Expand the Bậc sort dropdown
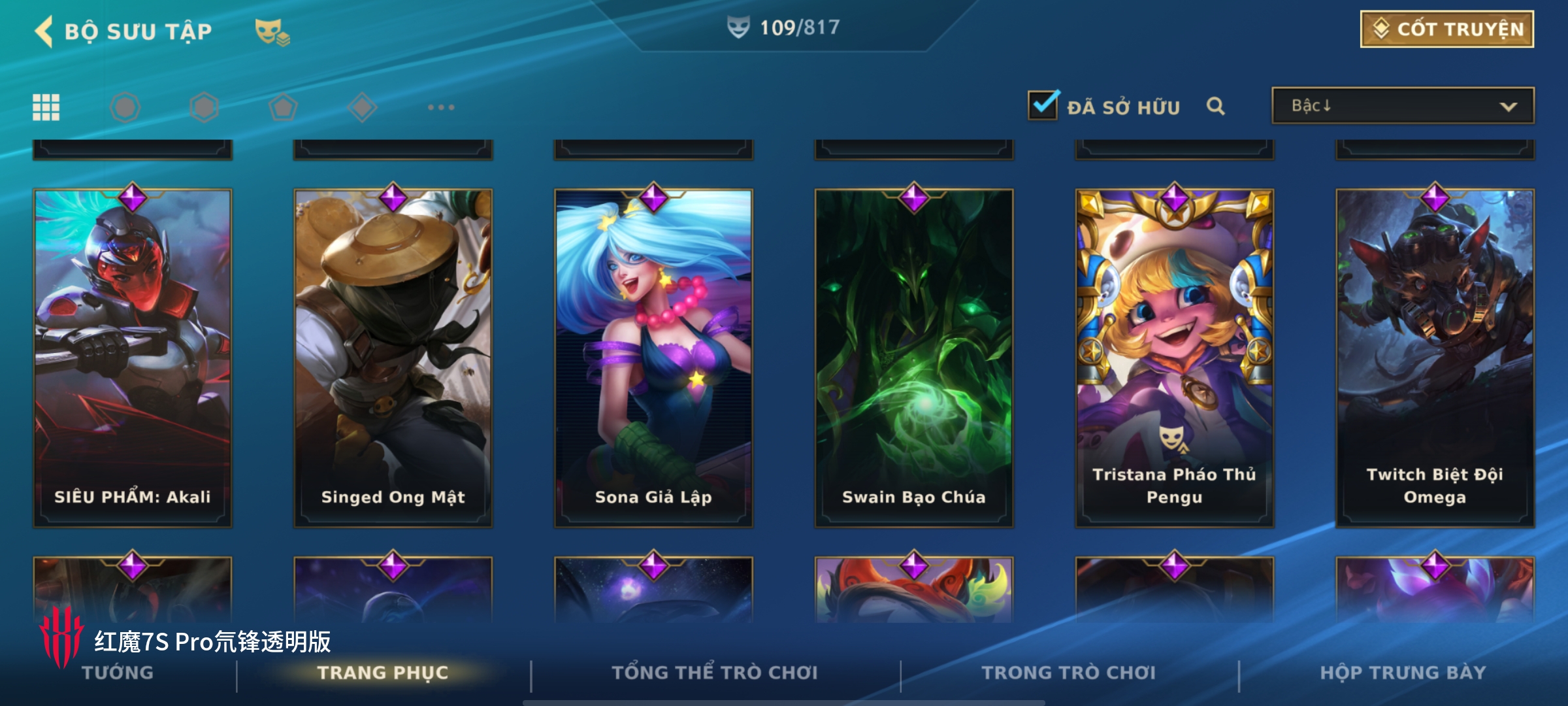 (1402, 106)
